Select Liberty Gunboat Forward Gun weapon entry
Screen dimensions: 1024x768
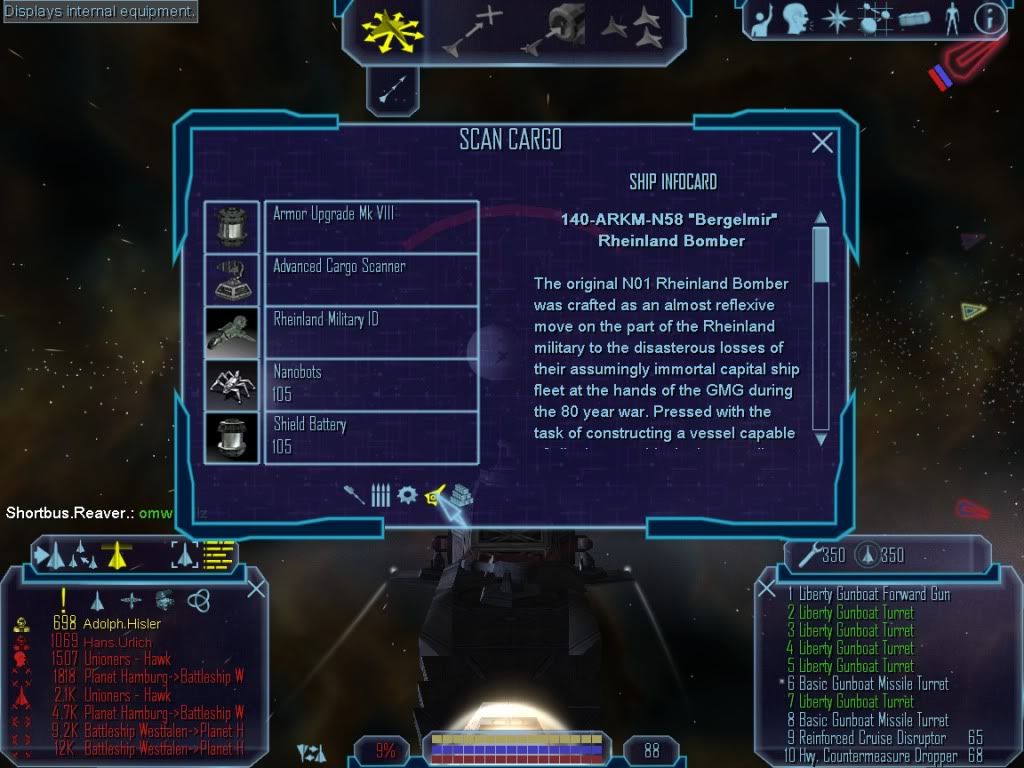click(868, 594)
